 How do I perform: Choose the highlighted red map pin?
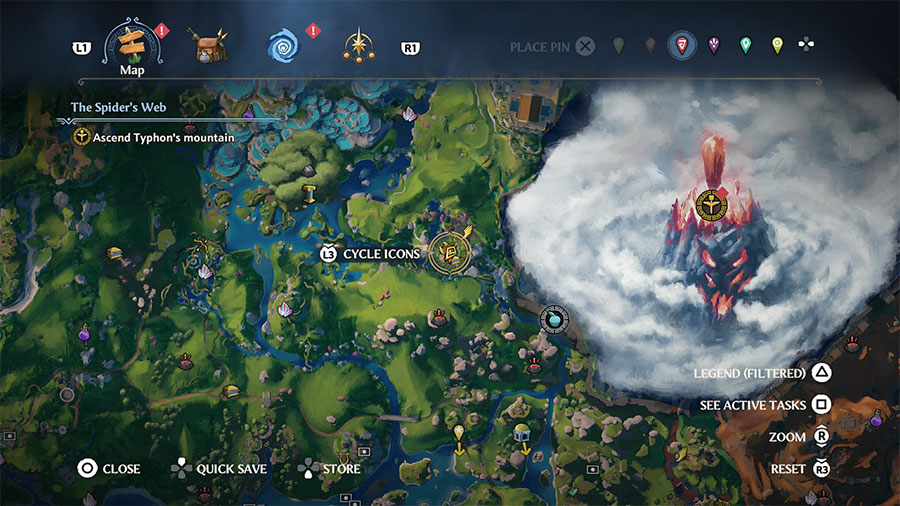(x=682, y=45)
